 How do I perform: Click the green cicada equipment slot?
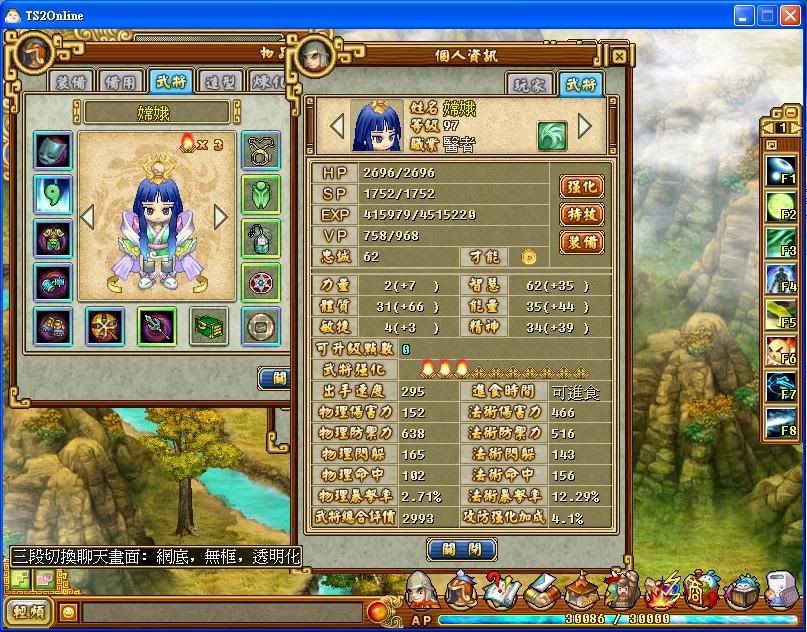click(x=261, y=195)
